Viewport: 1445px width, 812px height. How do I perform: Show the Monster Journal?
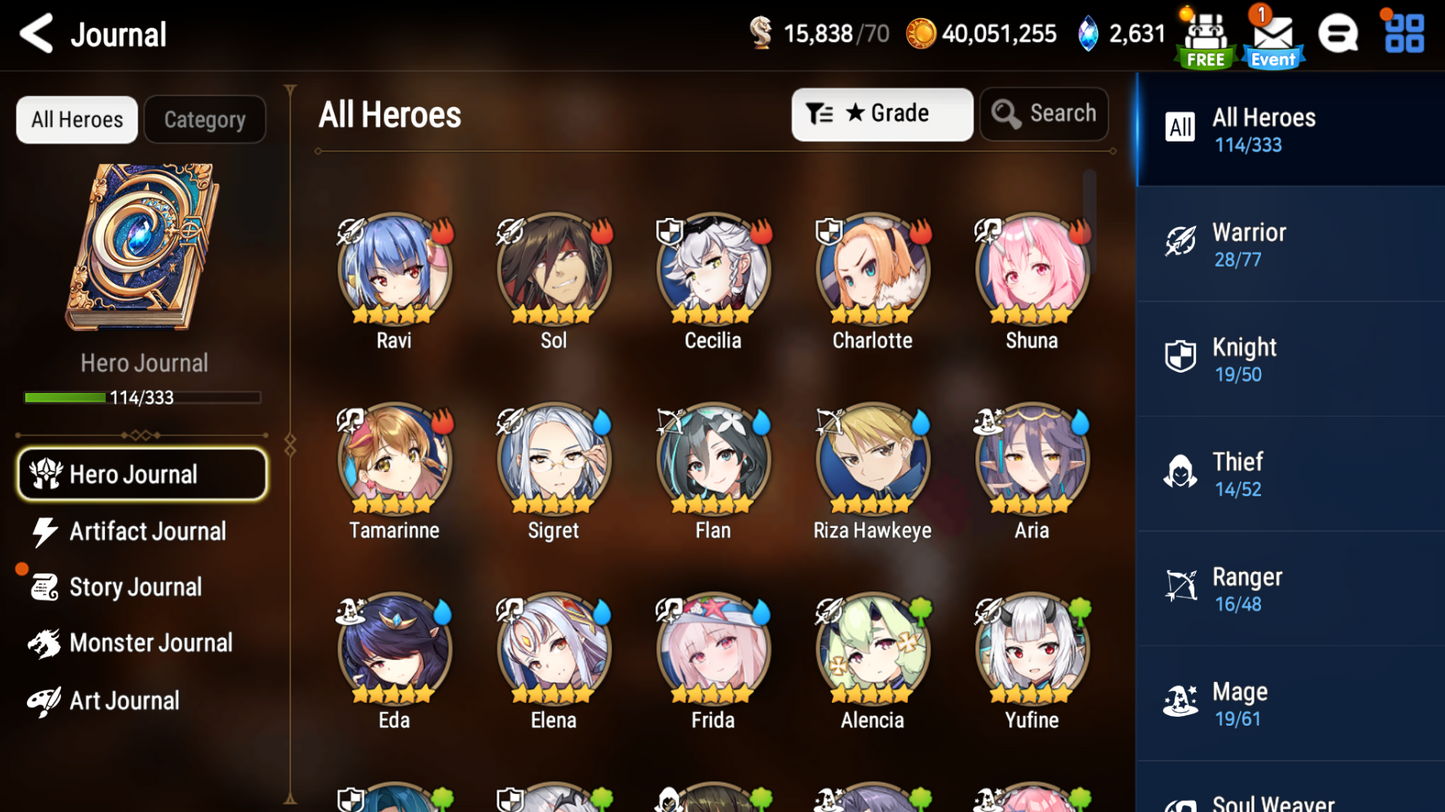click(149, 643)
